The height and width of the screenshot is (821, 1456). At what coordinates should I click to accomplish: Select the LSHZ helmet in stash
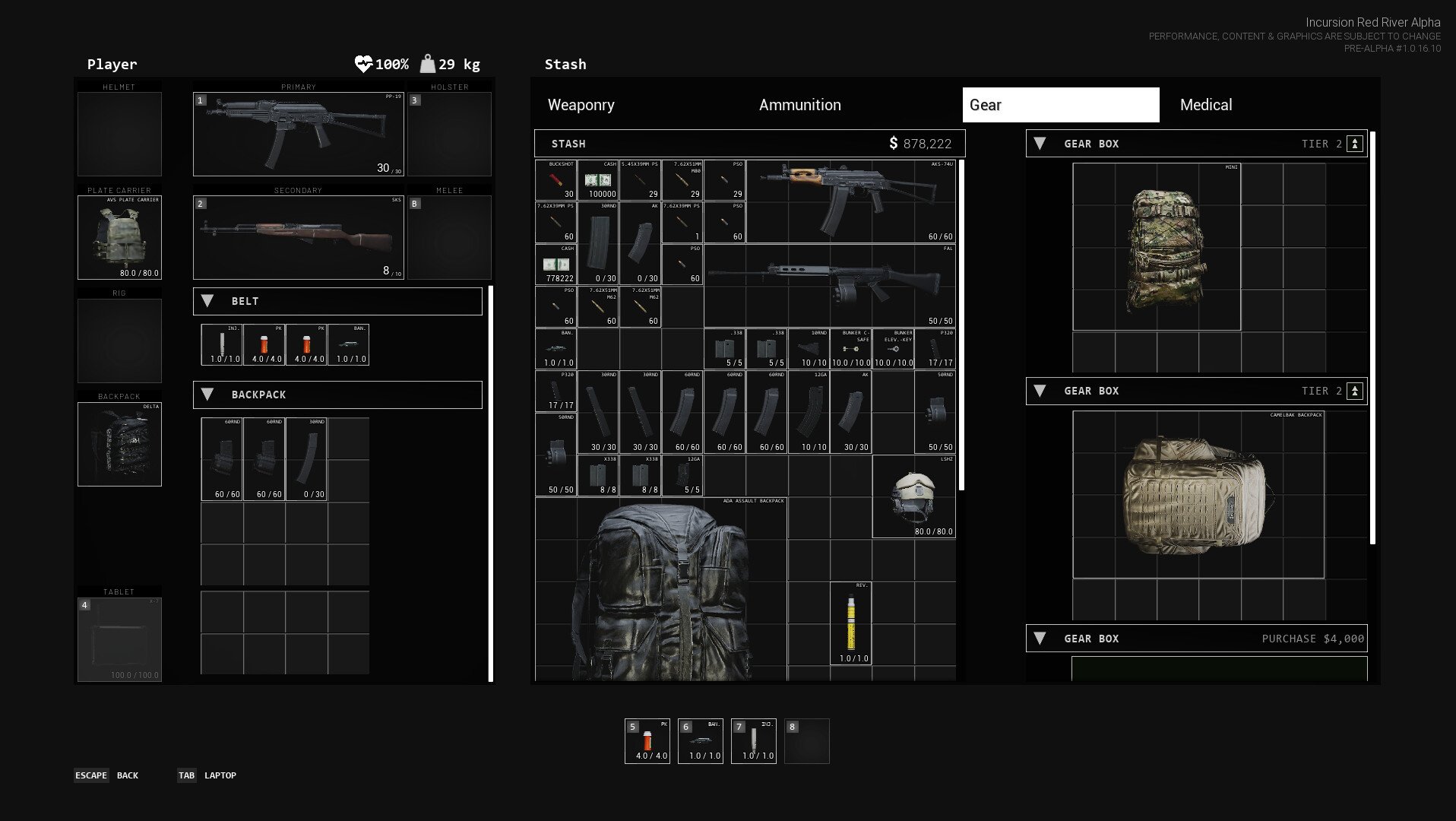(x=913, y=496)
